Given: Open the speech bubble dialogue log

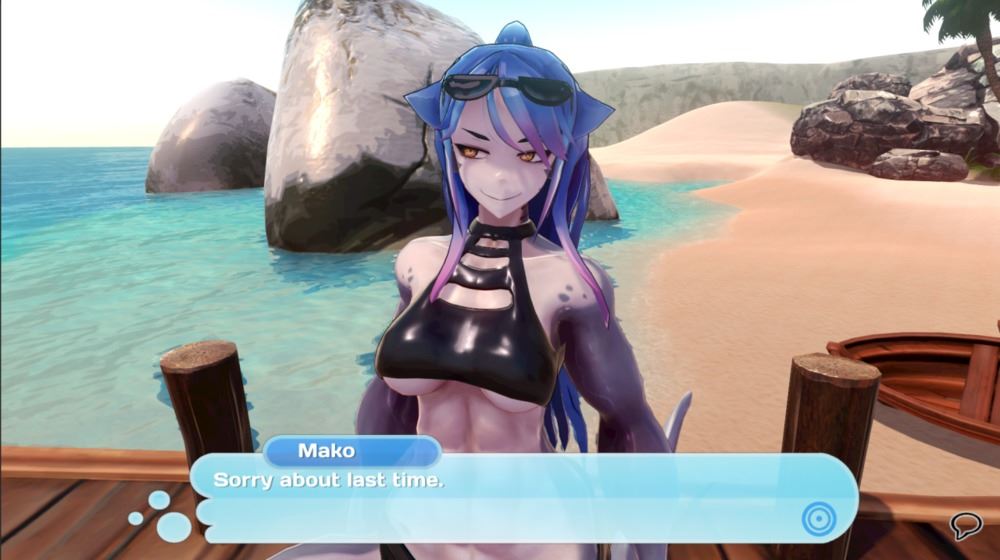Looking at the screenshot, I should coord(965,525).
